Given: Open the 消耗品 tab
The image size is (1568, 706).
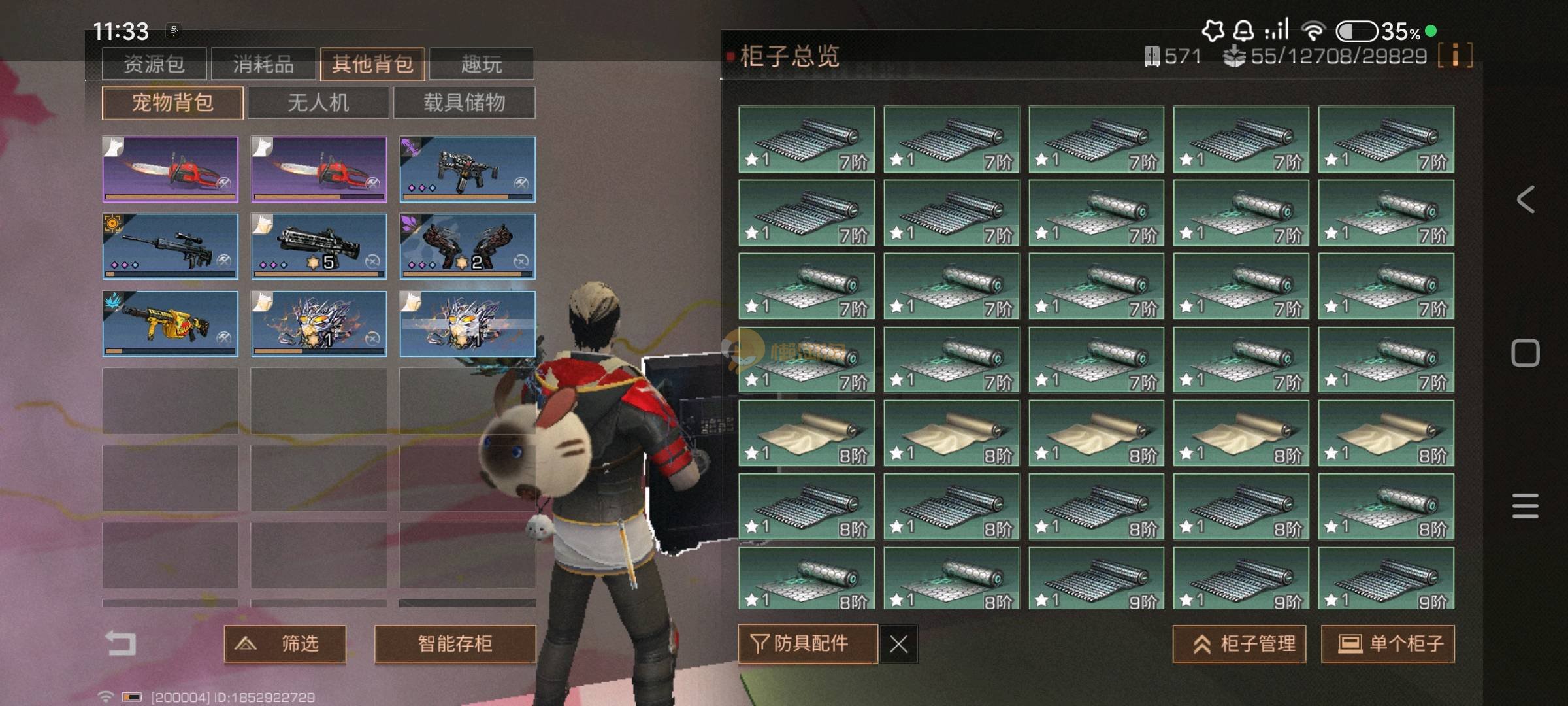Looking at the screenshot, I should (x=263, y=64).
